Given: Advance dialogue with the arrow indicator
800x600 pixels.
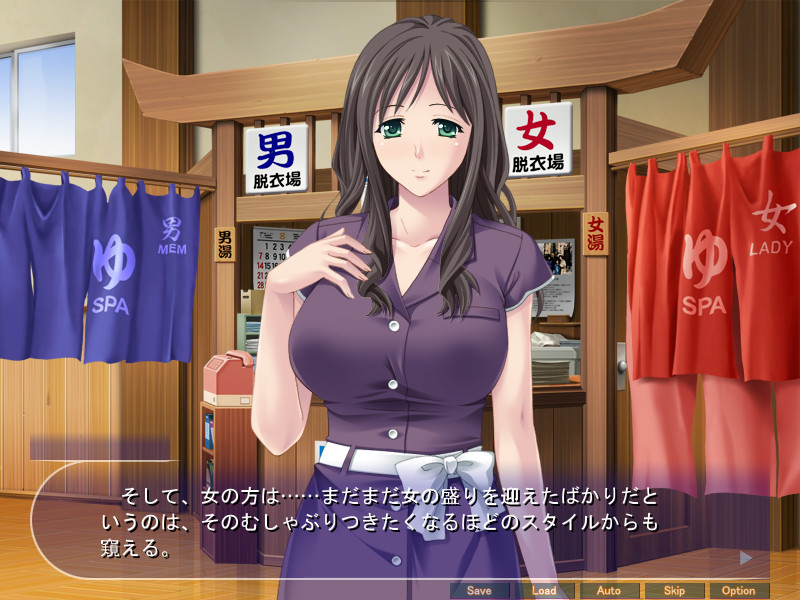Looking at the screenshot, I should pyautogui.click(x=745, y=557).
